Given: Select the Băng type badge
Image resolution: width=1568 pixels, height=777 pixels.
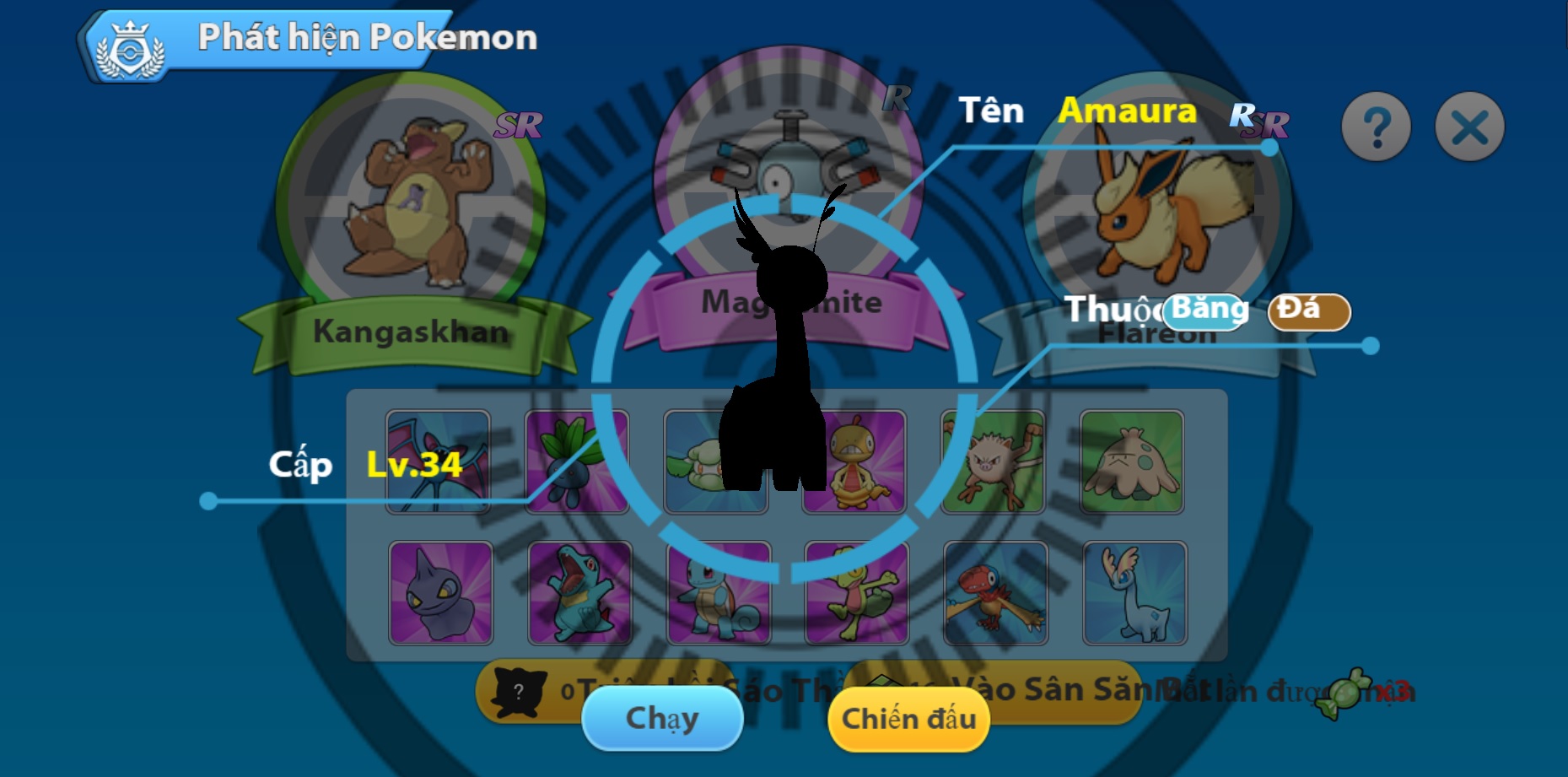Looking at the screenshot, I should (x=1203, y=310).
